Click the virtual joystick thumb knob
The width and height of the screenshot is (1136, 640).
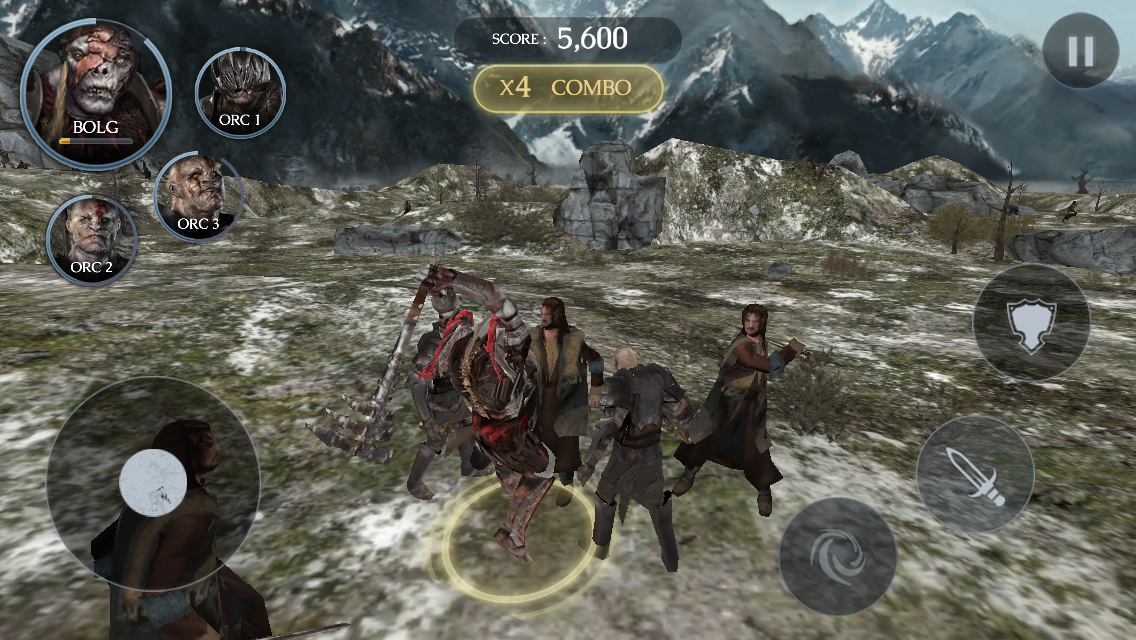point(153,482)
